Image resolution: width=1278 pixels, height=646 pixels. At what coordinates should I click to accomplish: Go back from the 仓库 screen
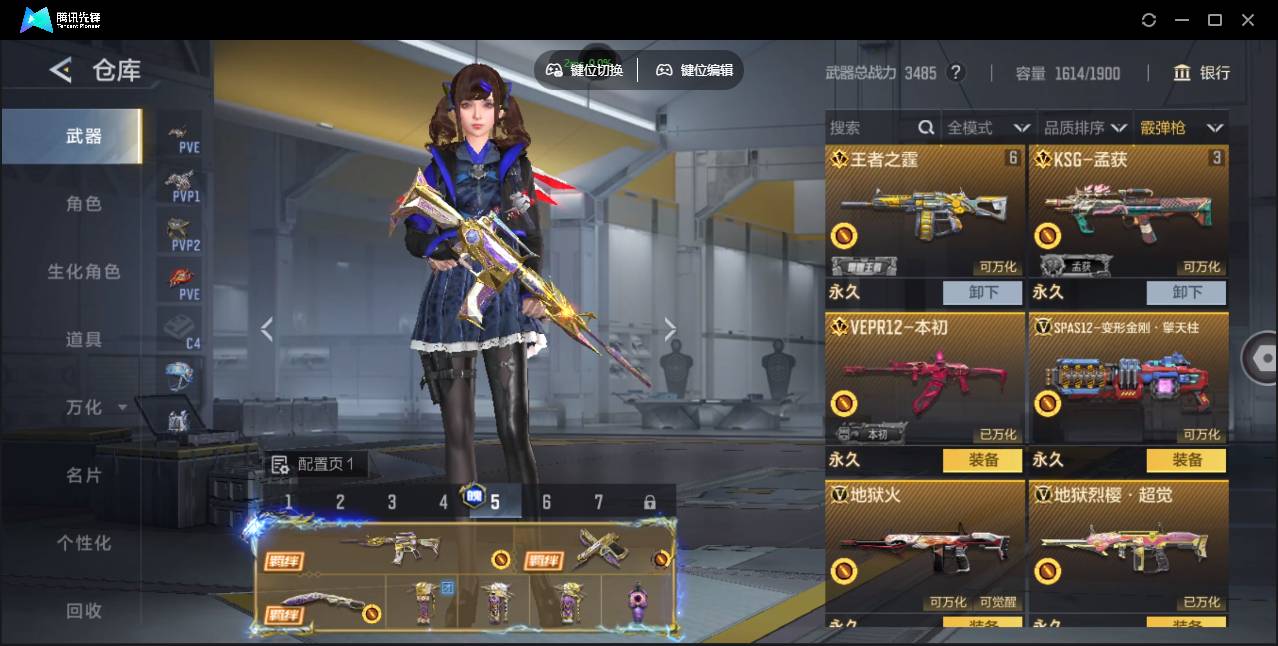click(x=61, y=70)
